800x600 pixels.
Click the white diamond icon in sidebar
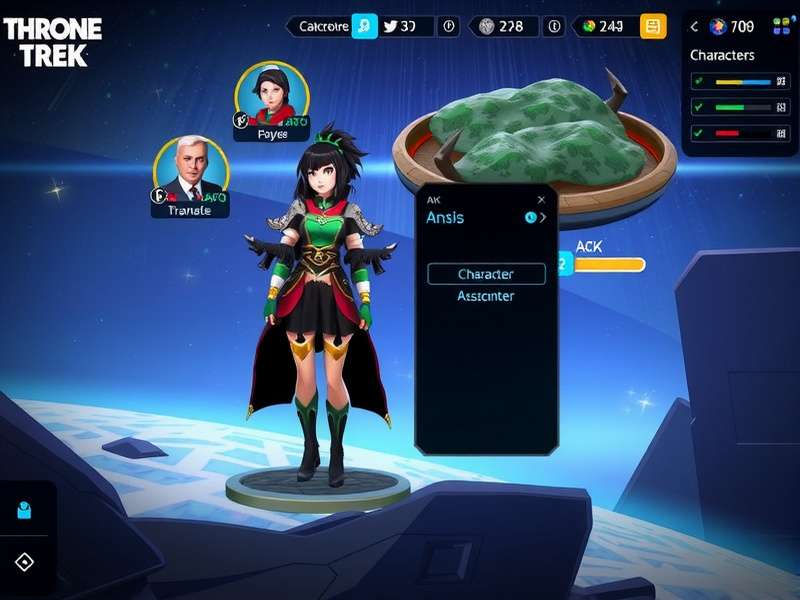[x=25, y=561]
